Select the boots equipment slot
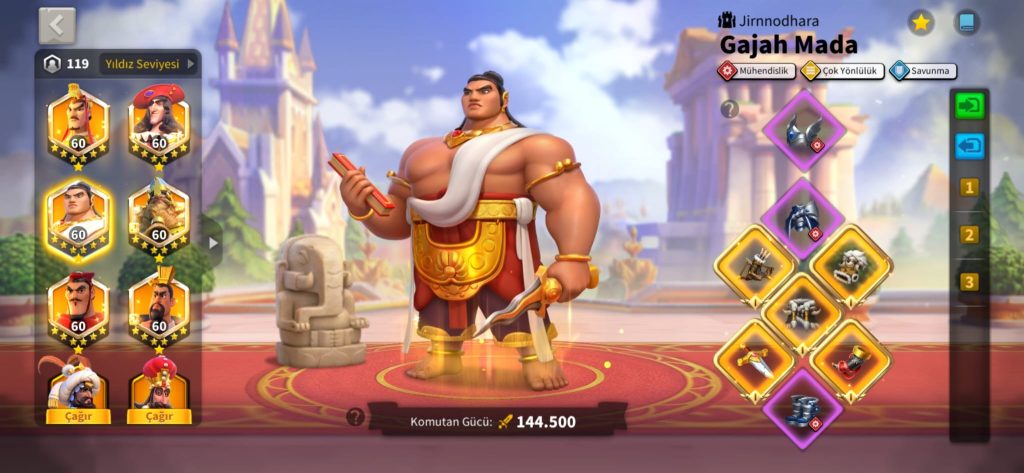The image size is (1024, 473). [803, 408]
